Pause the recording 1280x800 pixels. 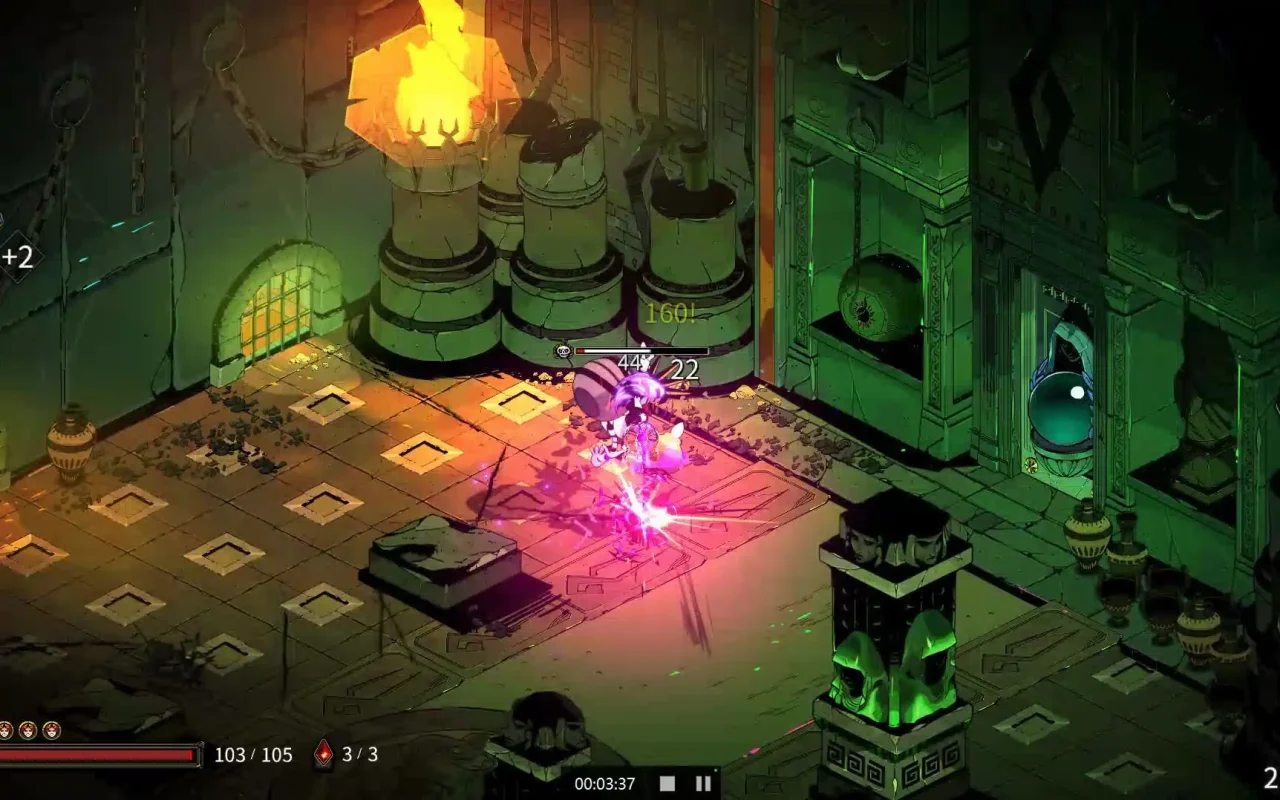(703, 784)
